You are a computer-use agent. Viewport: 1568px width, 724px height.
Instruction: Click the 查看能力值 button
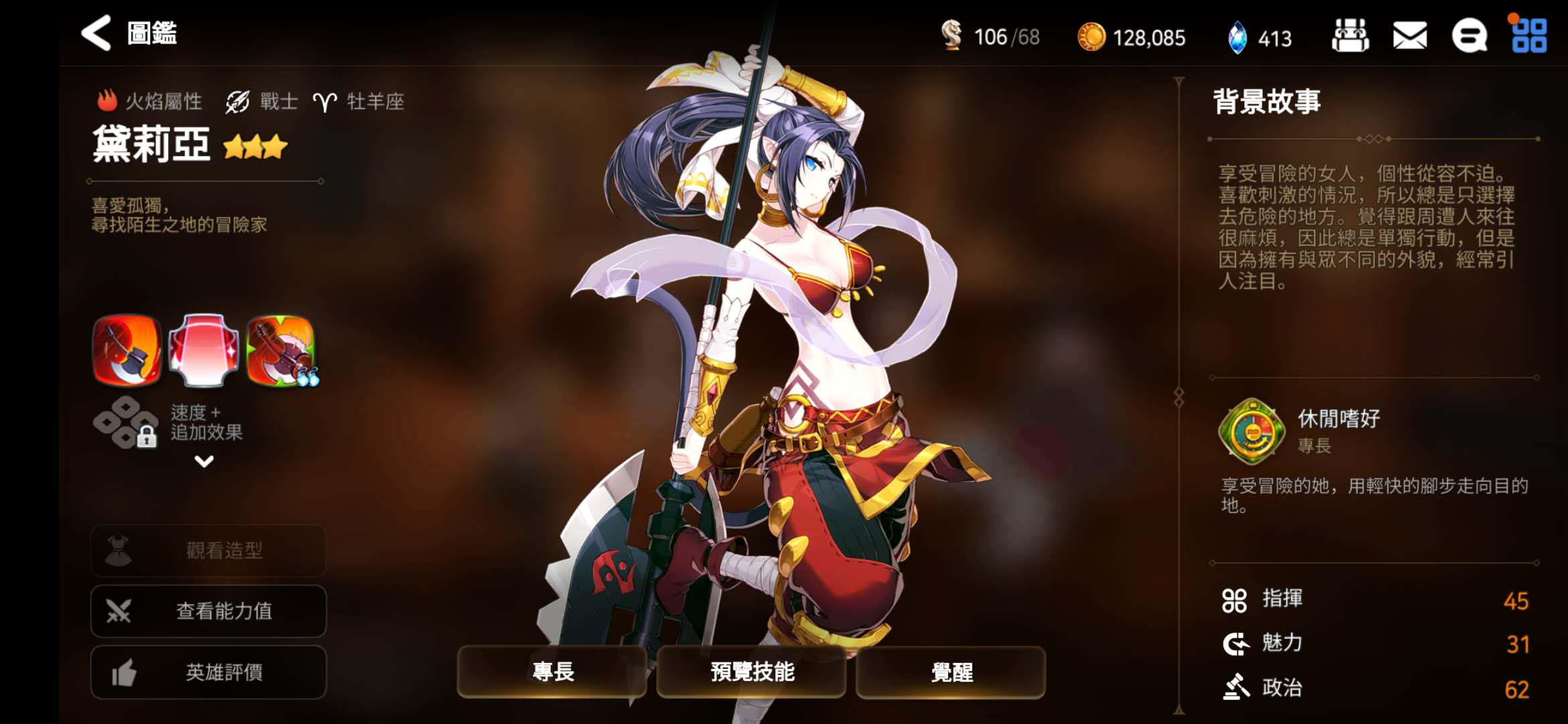pyautogui.click(x=208, y=611)
